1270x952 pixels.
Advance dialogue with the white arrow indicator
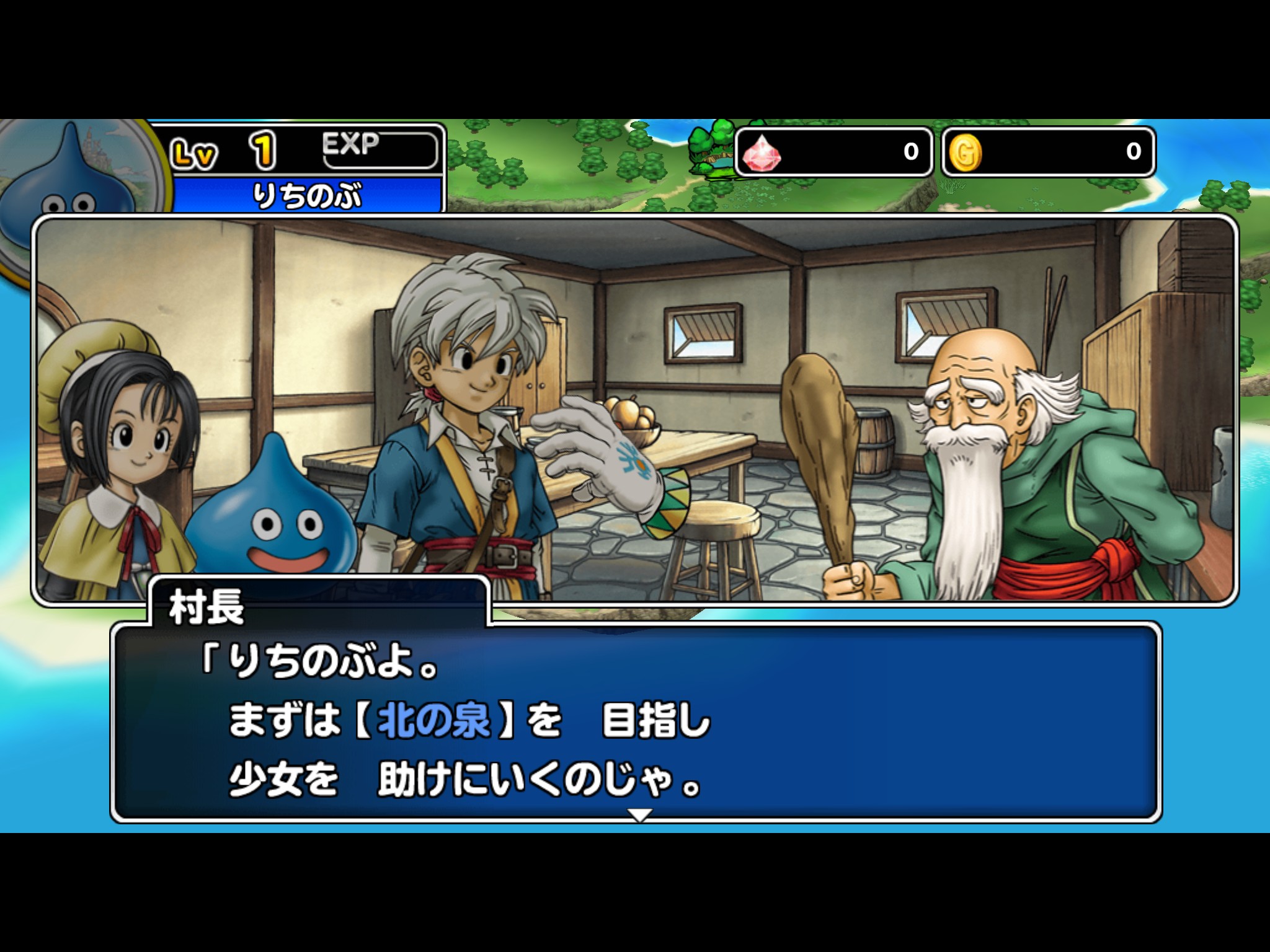[639, 814]
